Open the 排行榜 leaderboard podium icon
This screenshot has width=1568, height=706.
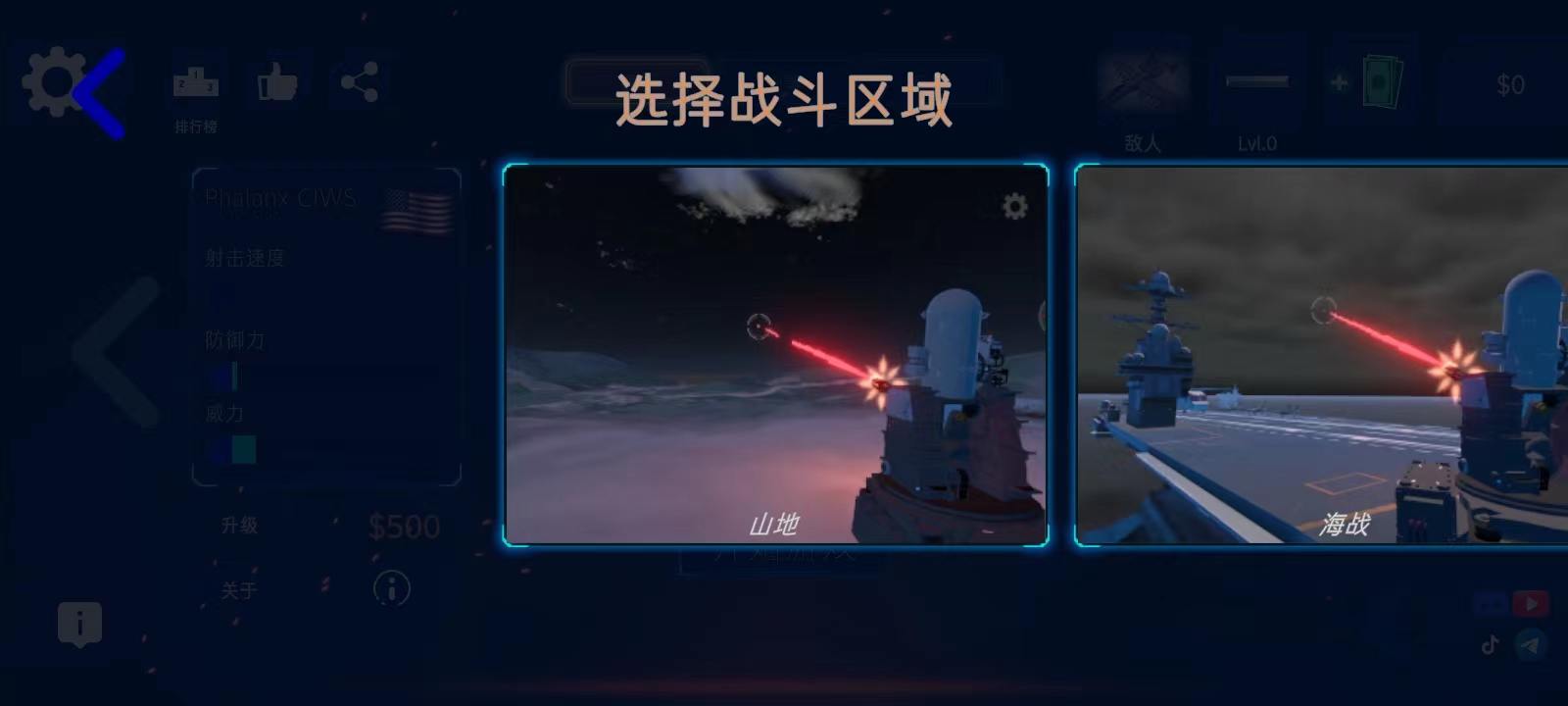[196, 83]
